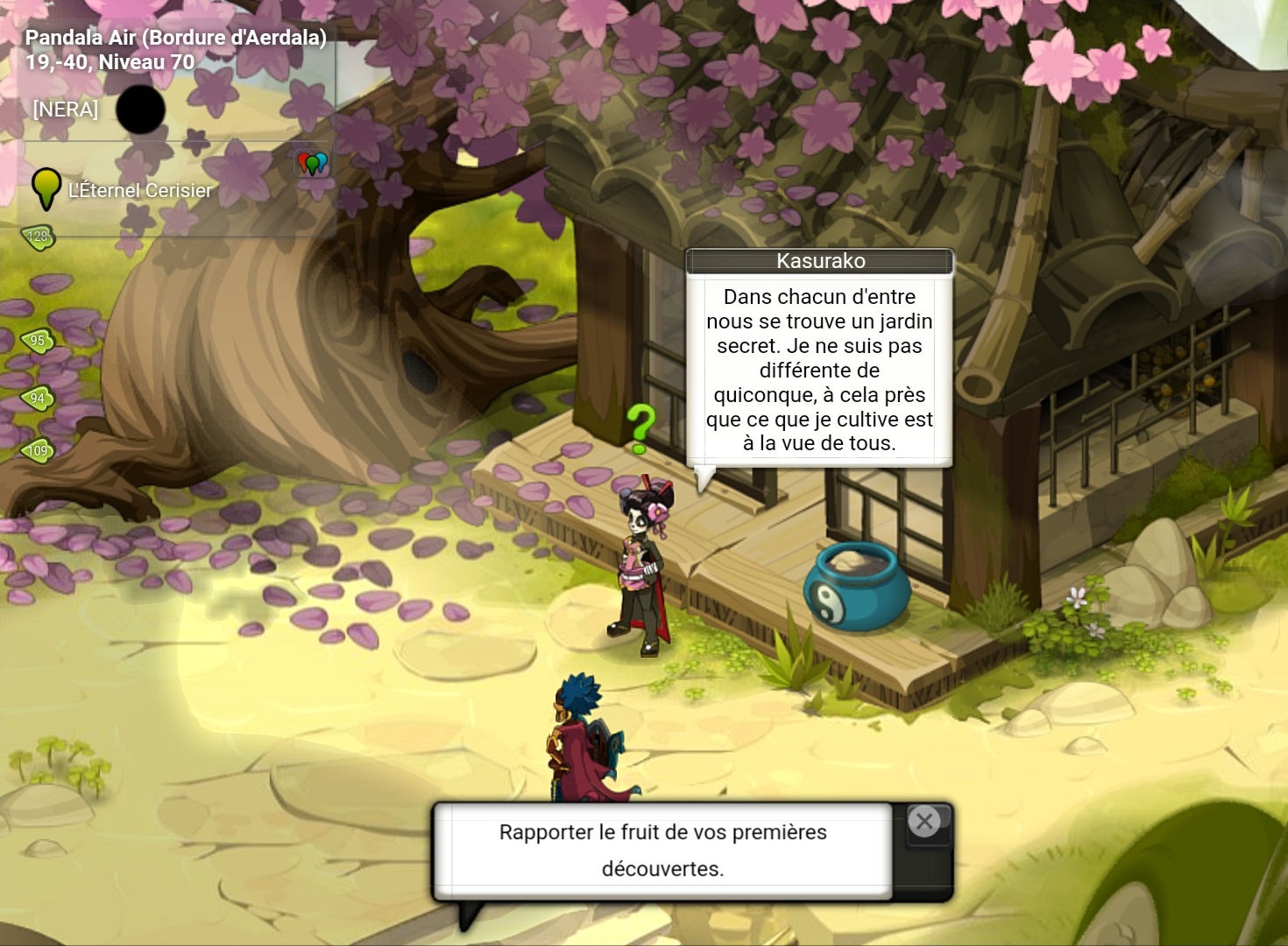Screen dimensions: 1288x946
Task: Click the three colored map pins icon
Action: pyautogui.click(x=312, y=163)
